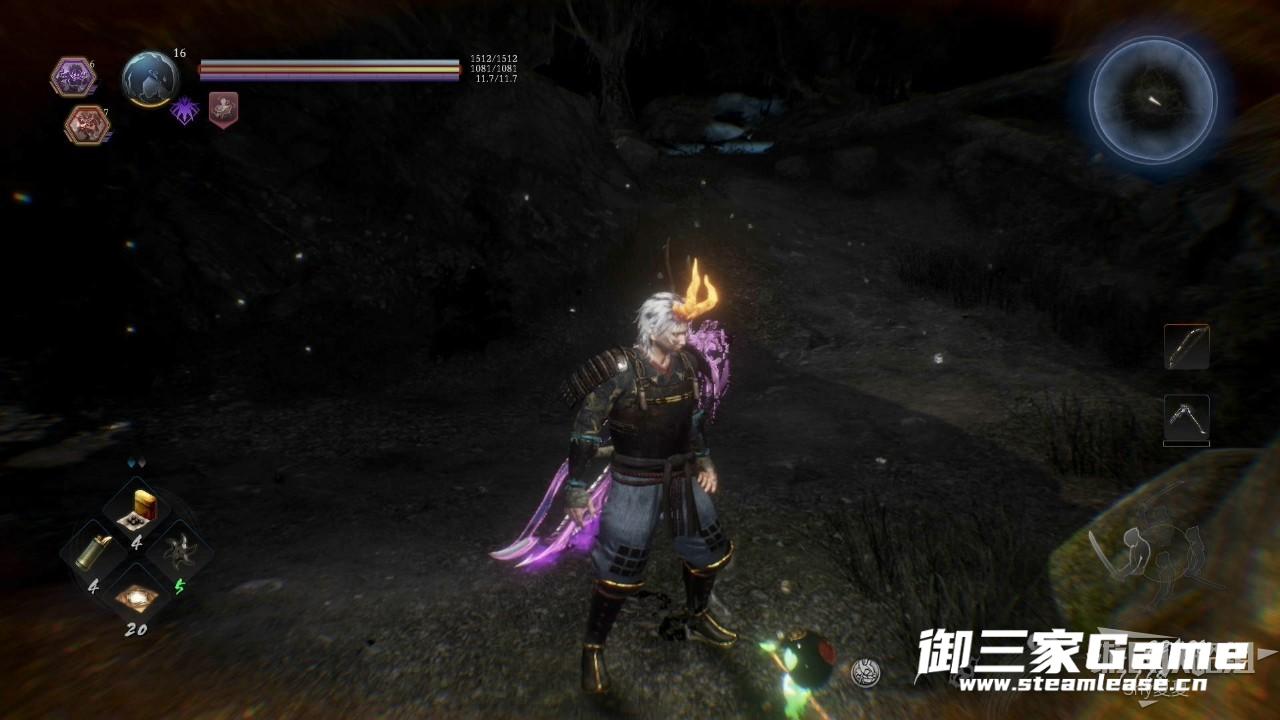1280x720 pixels.
Task: Inspect the purple spiky status buff icon
Action: [185, 110]
